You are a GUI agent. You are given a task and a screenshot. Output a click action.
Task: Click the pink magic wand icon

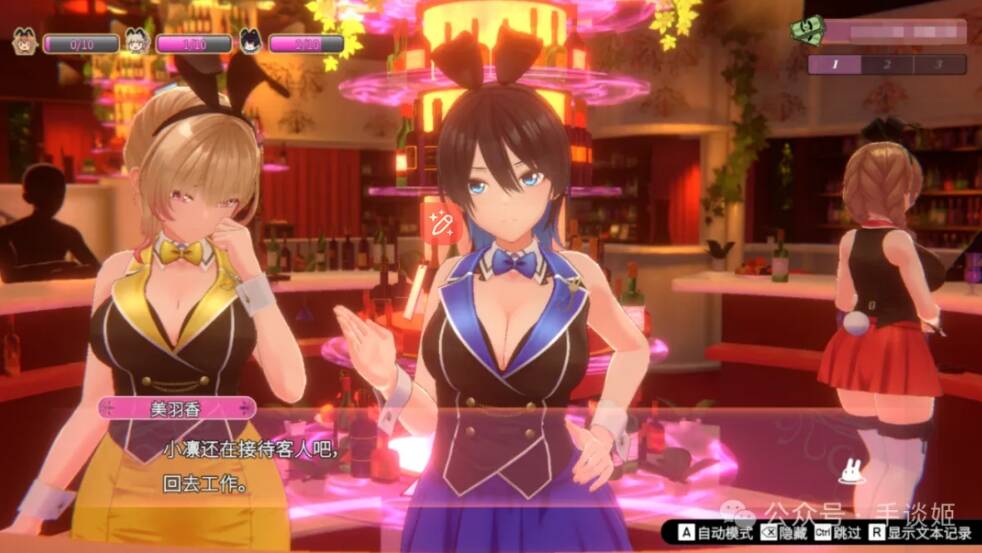click(x=438, y=224)
